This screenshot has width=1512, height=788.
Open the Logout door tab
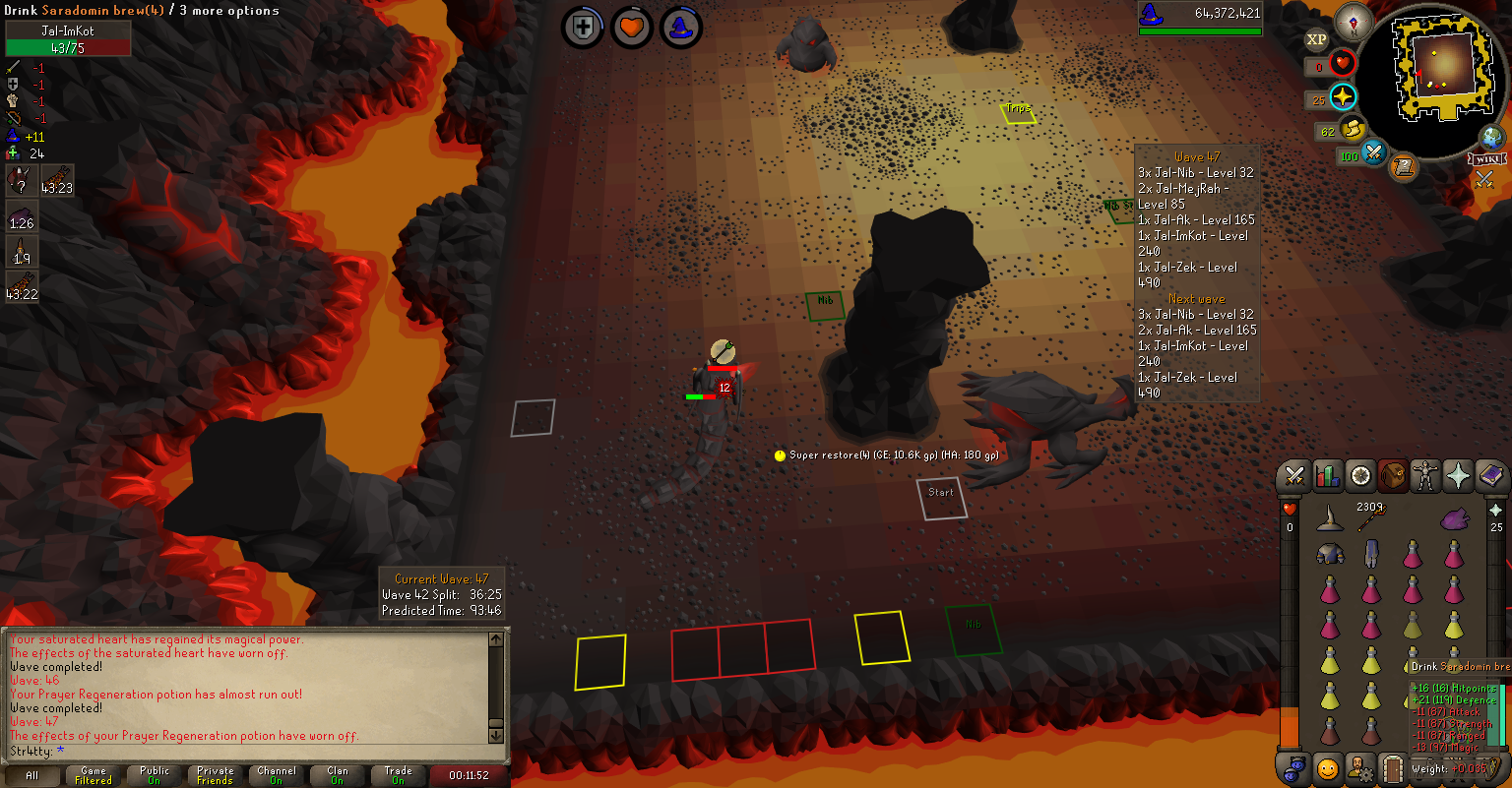click(x=1392, y=767)
